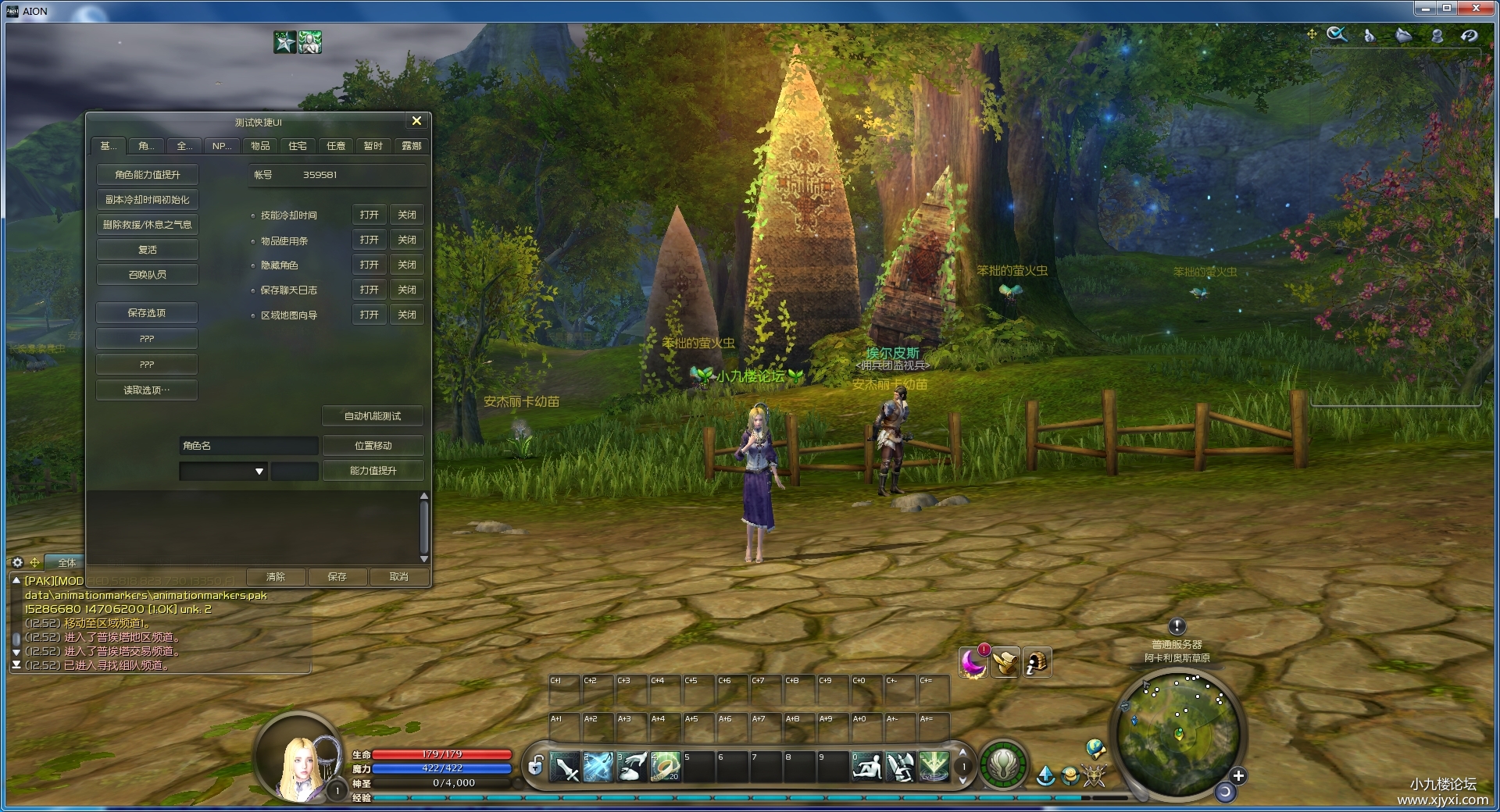The width and height of the screenshot is (1500, 812).
Task: Focus the 角色名 input field
Action: coord(248,446)
